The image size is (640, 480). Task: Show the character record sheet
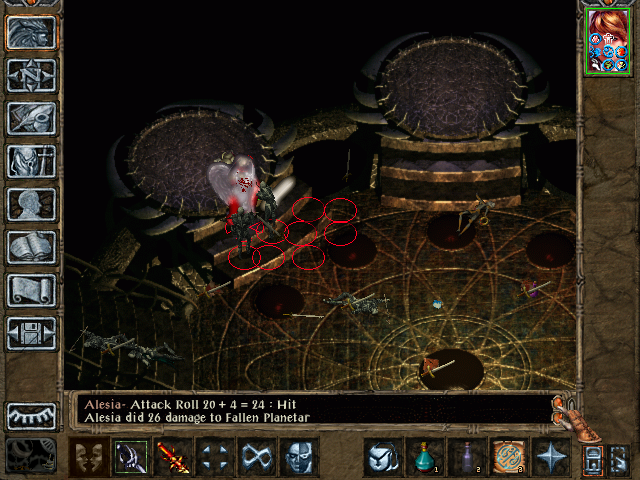pyautogui.click(x=32, y=204)
